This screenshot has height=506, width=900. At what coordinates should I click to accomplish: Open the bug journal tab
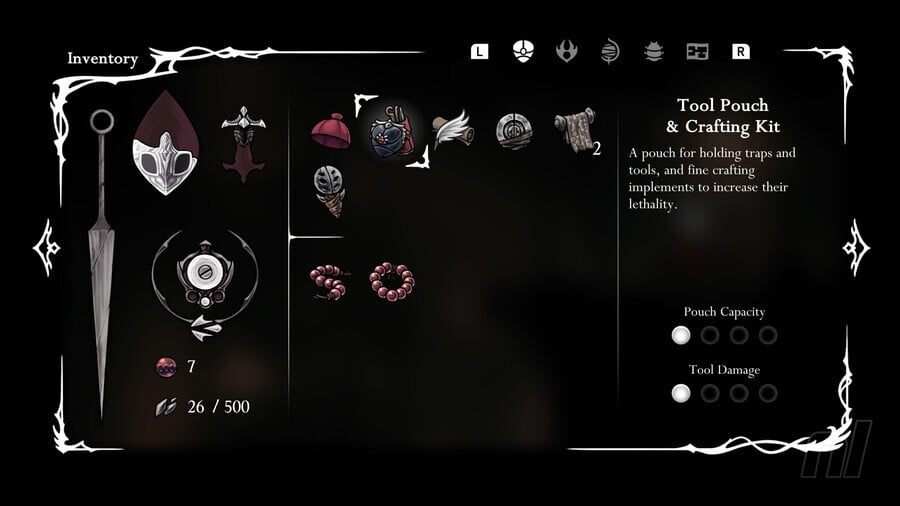click(x=653, y=51)
